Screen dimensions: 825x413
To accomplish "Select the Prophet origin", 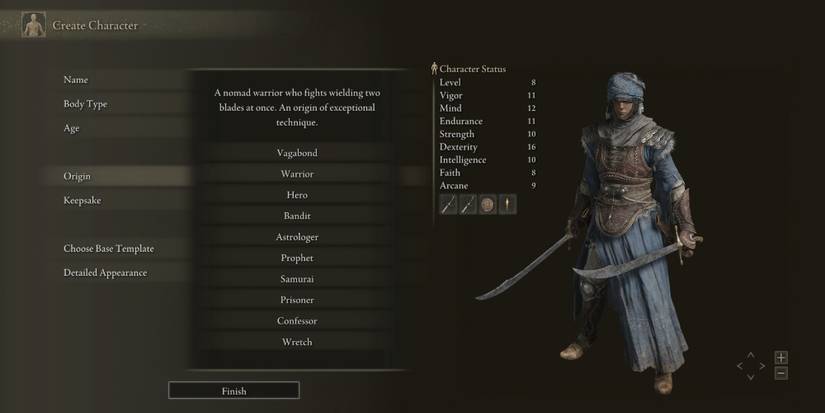I will point(296,258).
